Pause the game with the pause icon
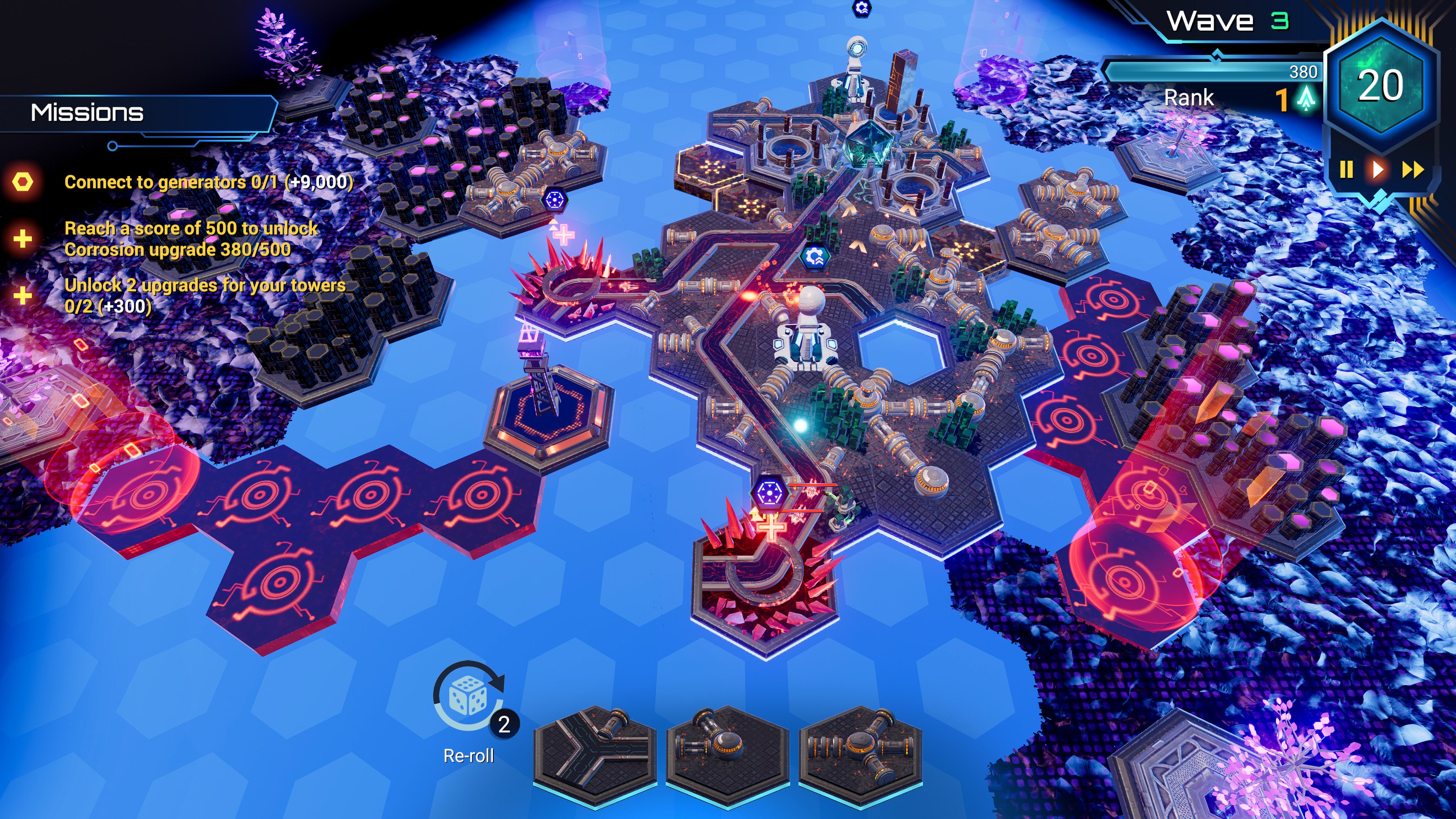 point(1347,170)
